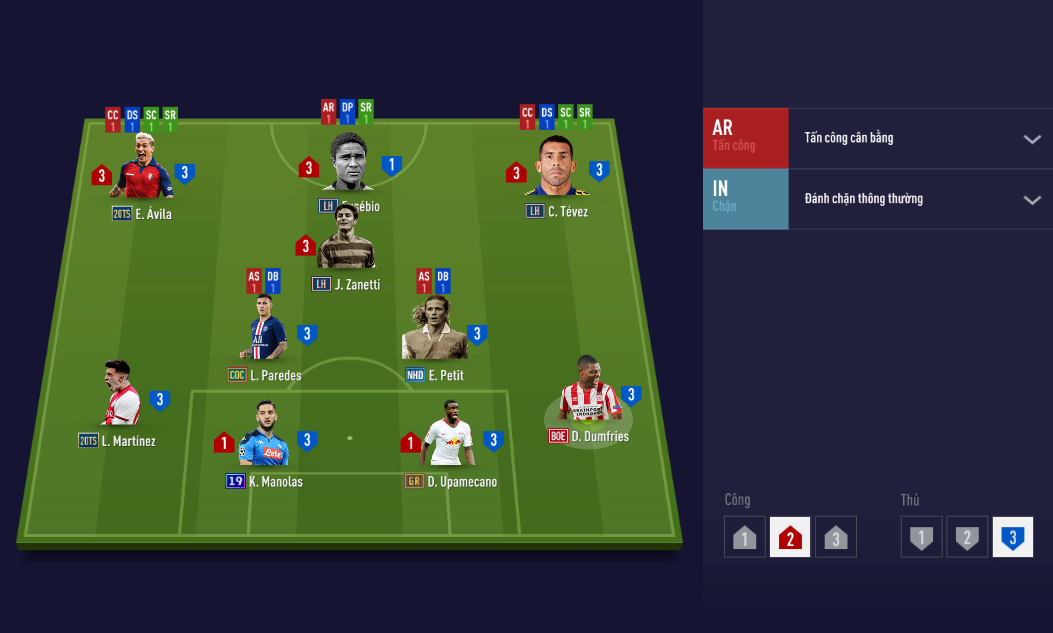
Task: Select midfielder E. Petit
Action: coord(434,332)
